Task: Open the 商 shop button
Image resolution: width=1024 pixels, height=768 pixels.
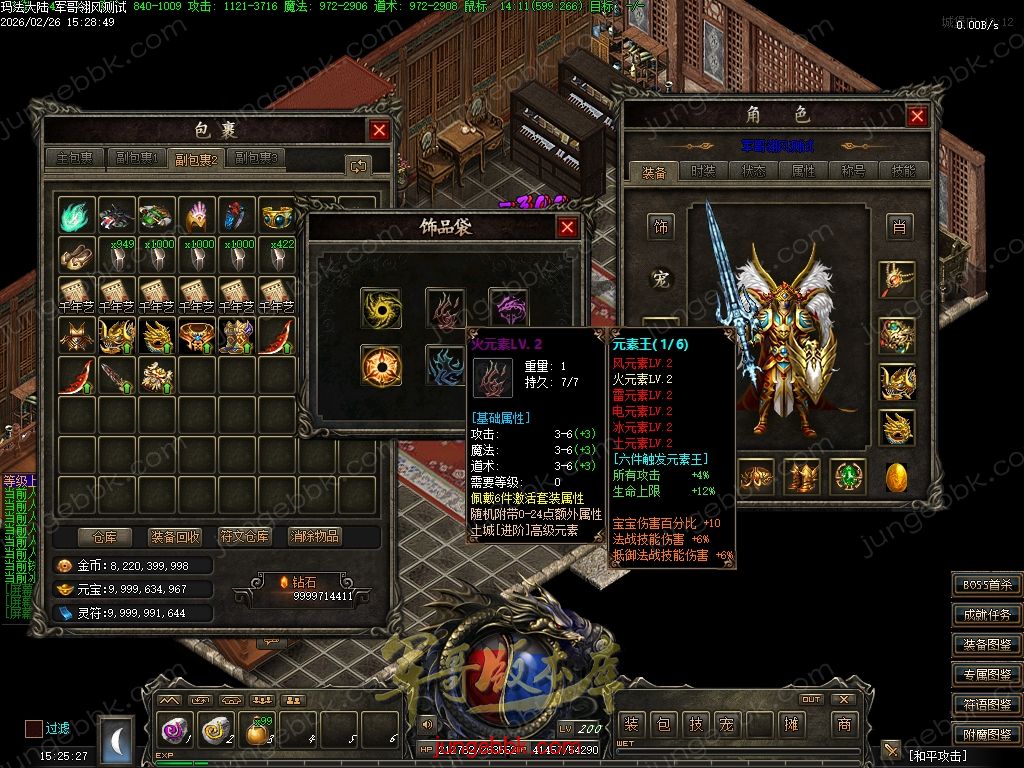Action: (845, 724)
